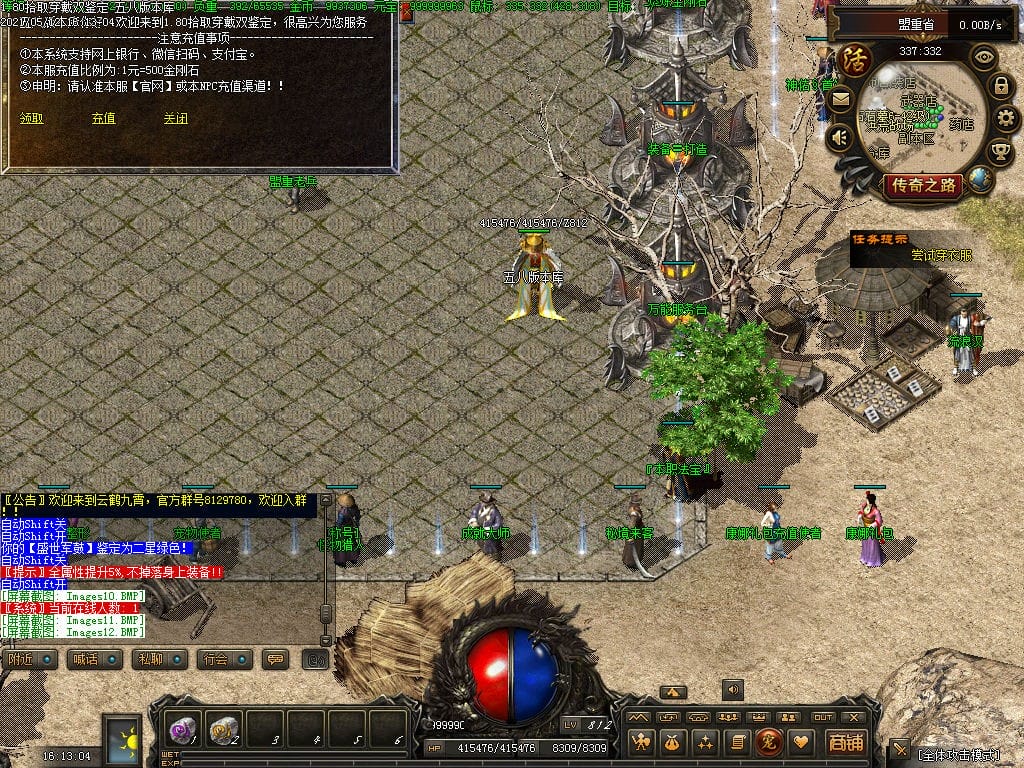
Task: Click the padlock icon near the minimap
Action: click(x=1000, y=86)
